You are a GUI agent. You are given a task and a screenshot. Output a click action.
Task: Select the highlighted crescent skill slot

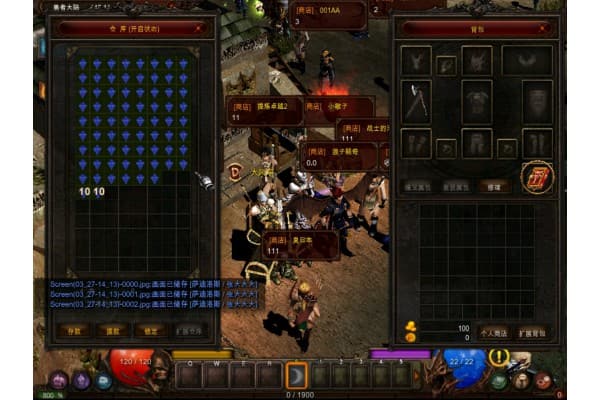click(296, 376)
